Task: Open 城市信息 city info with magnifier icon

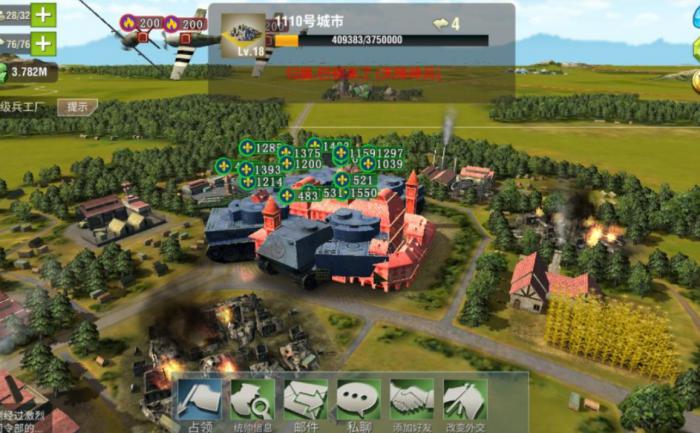Action: pos(252,402)
